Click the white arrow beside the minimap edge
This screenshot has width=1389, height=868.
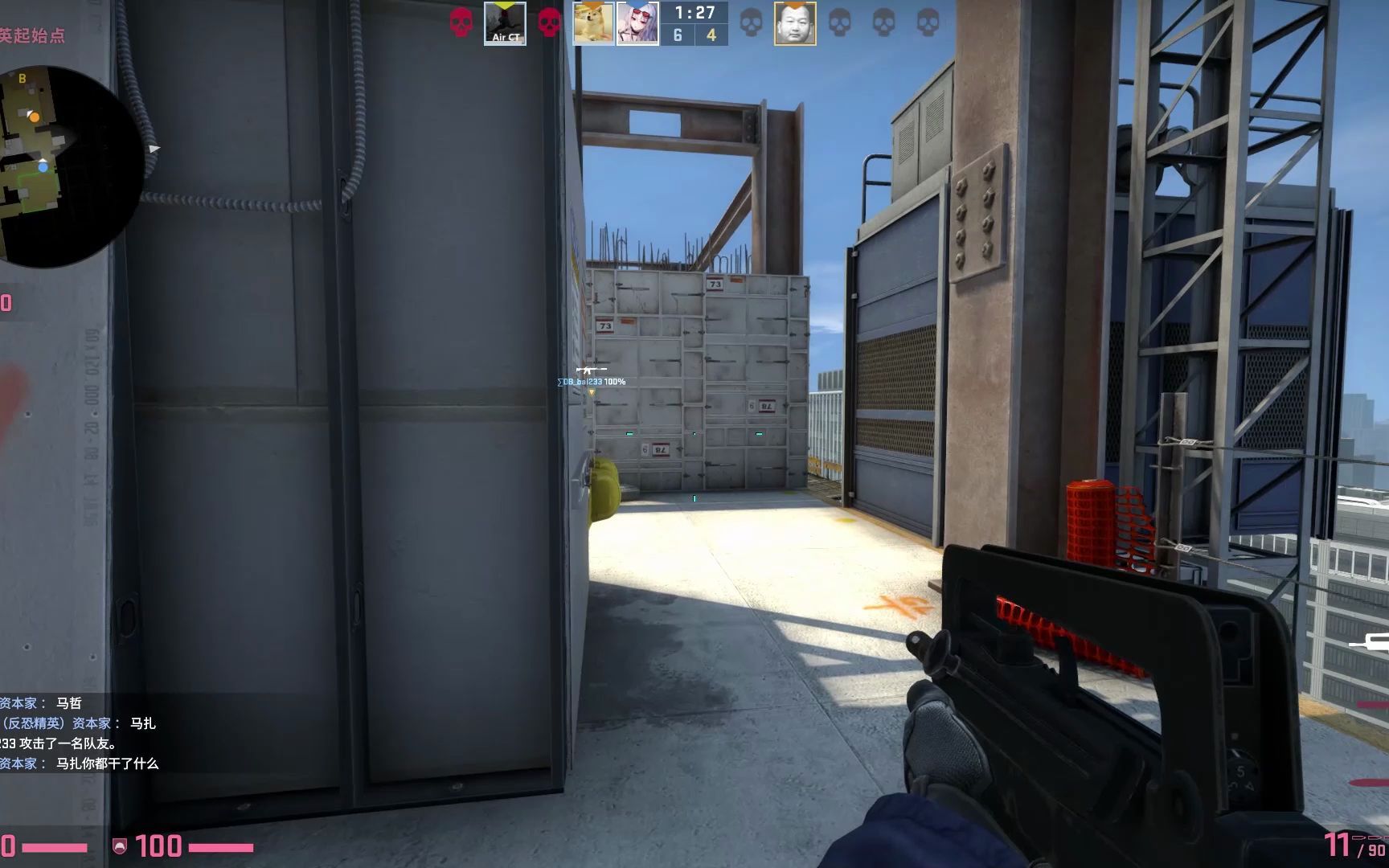(153, 149)
